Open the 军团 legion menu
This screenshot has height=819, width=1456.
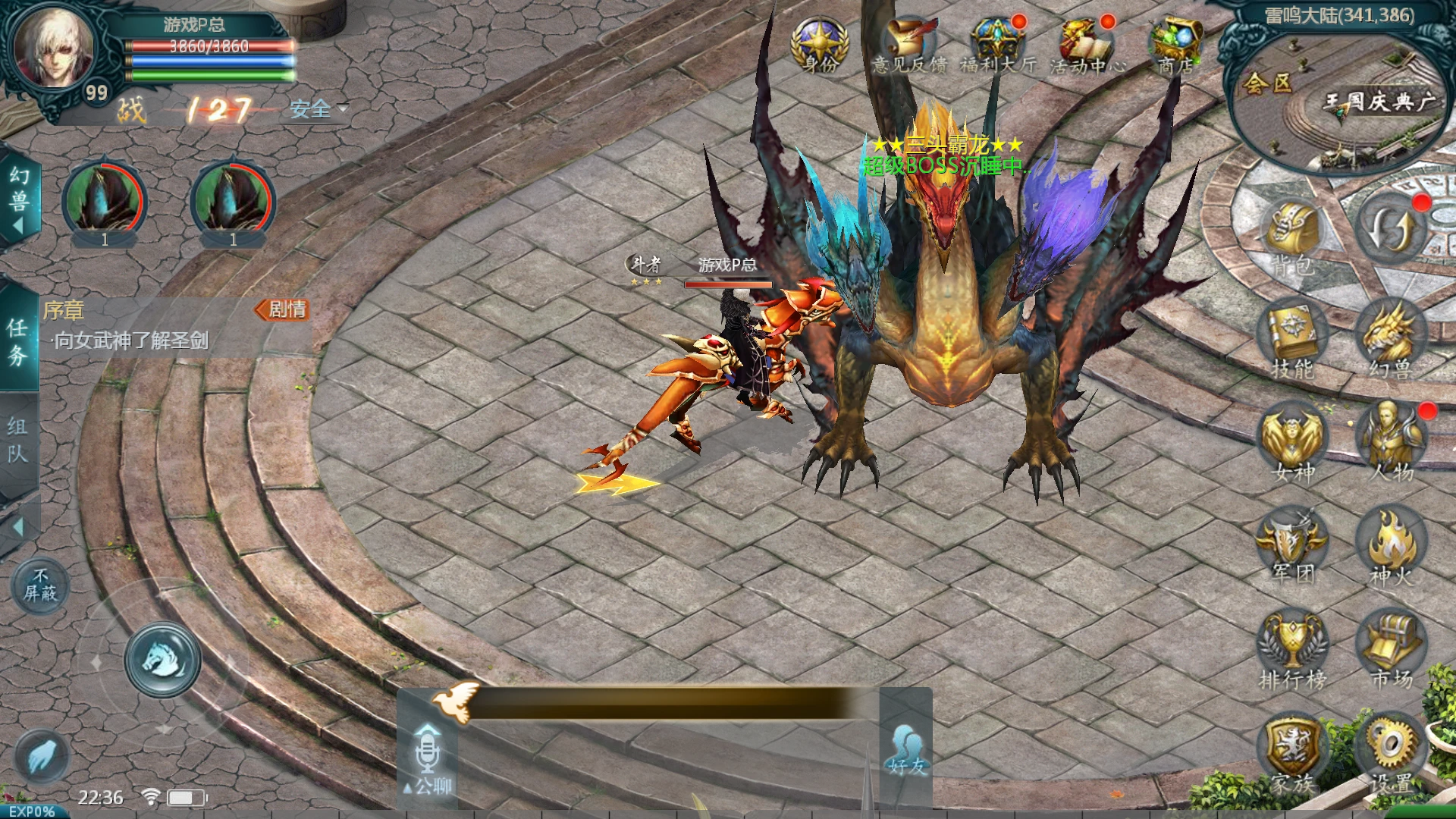(x=1292, y=546)
